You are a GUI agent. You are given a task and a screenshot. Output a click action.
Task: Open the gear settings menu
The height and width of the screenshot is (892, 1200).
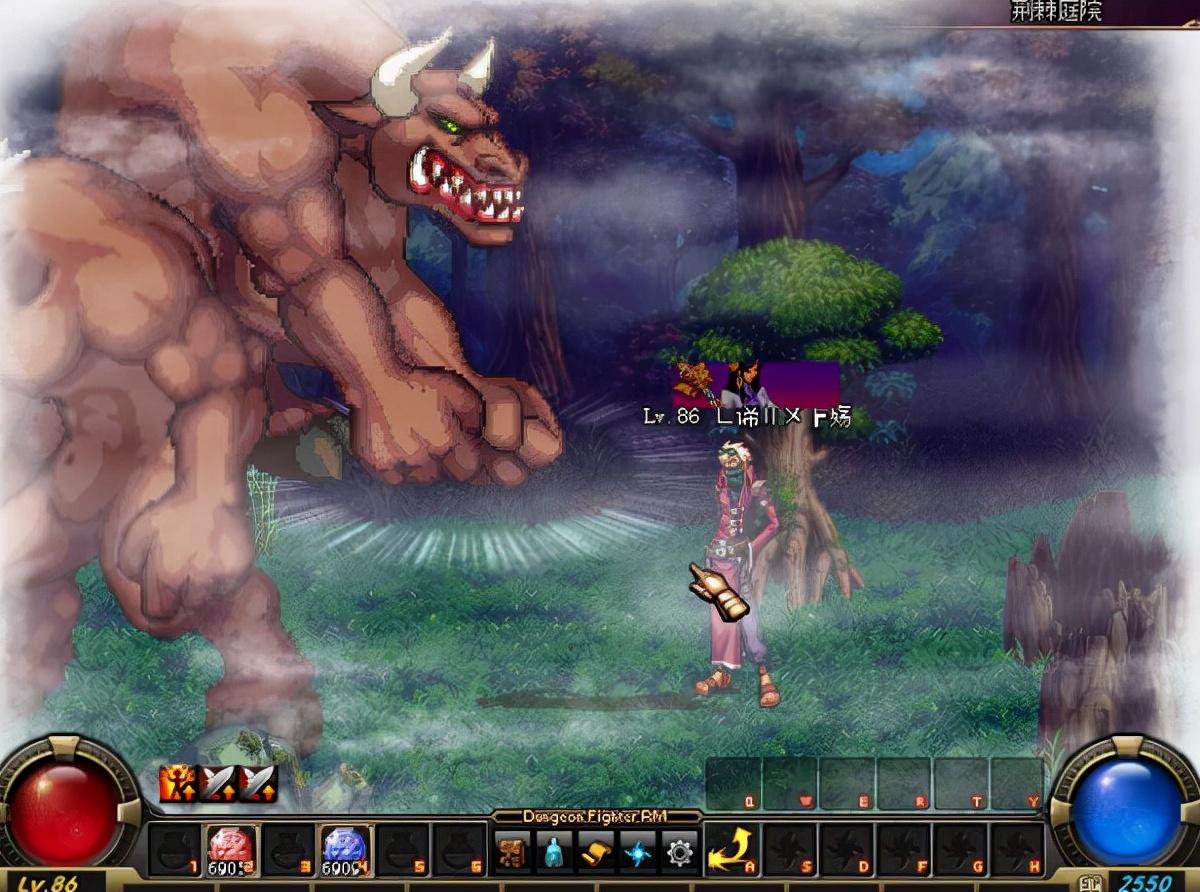(679, 852)
